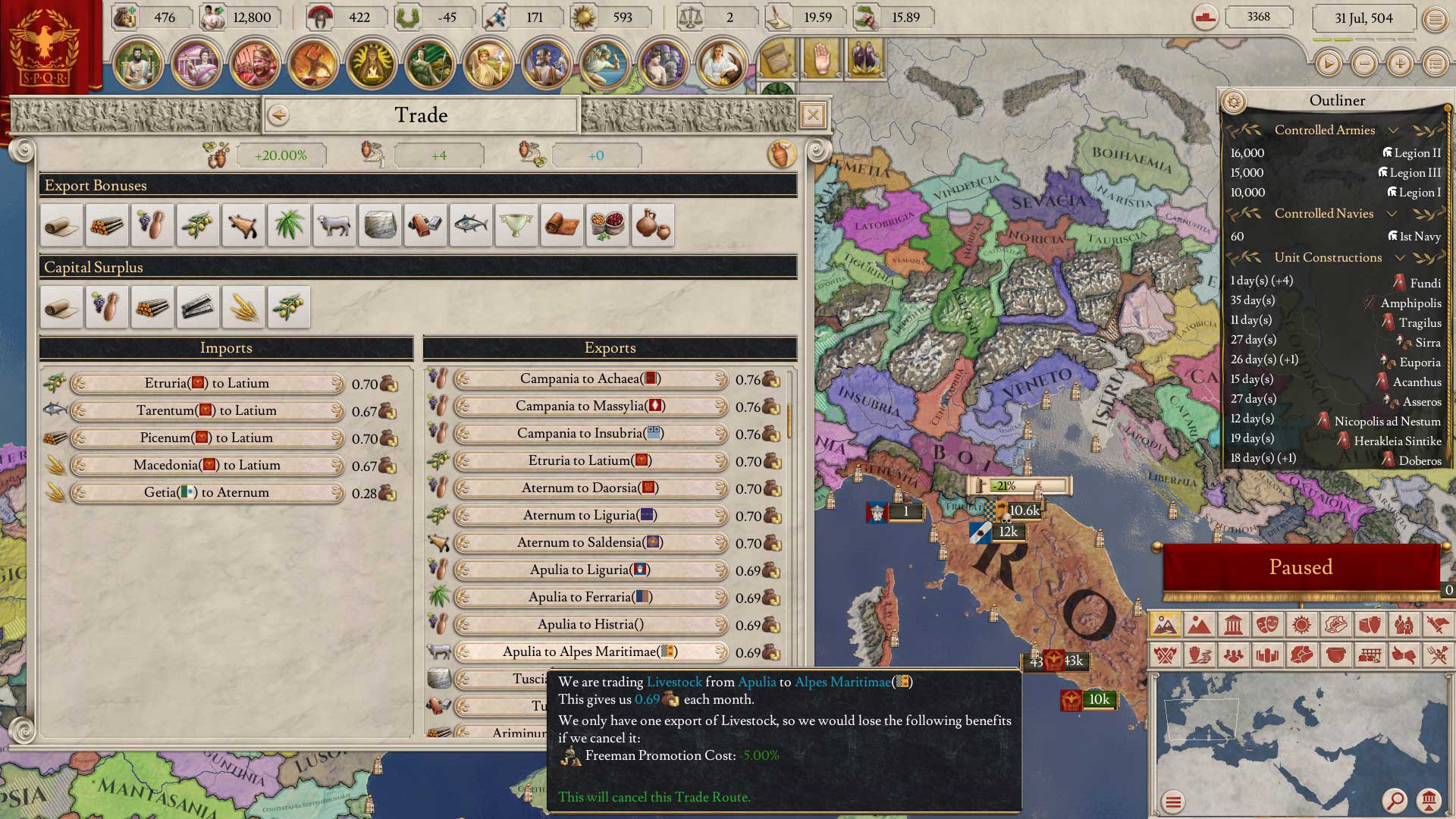This screenshot has width=1456, height=819.
Task: Cancel the Getia to Aternum import route
Action: point(207,493)
